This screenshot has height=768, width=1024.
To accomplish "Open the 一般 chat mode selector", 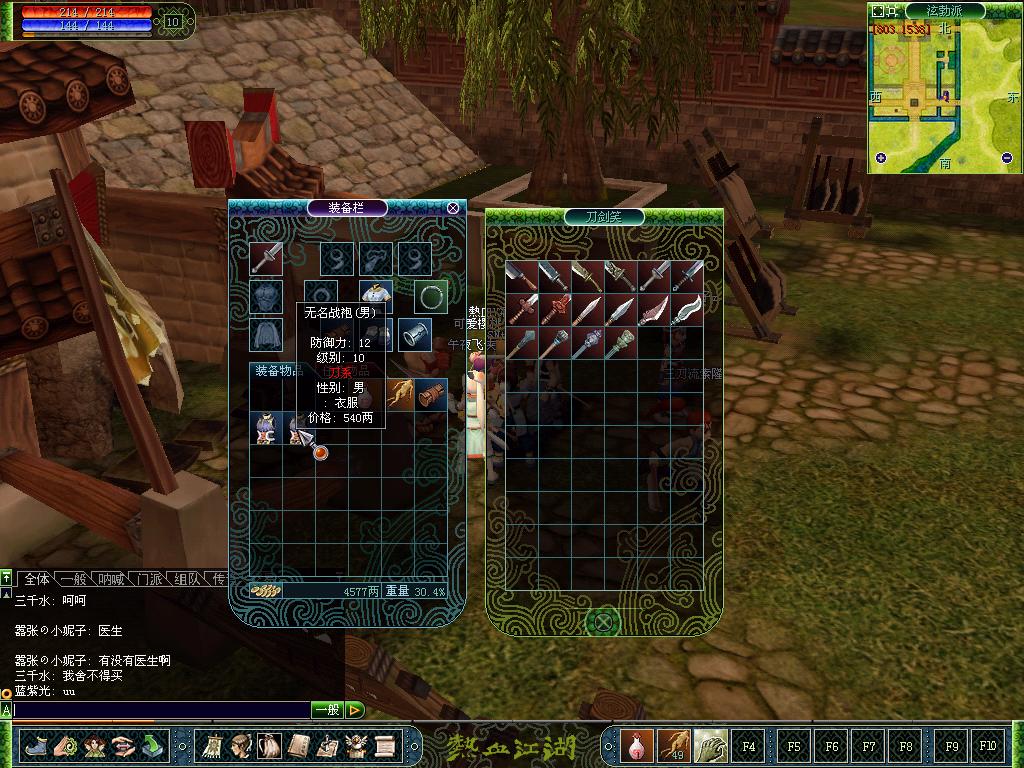I will pyautogui.click(x=327, y=710).
